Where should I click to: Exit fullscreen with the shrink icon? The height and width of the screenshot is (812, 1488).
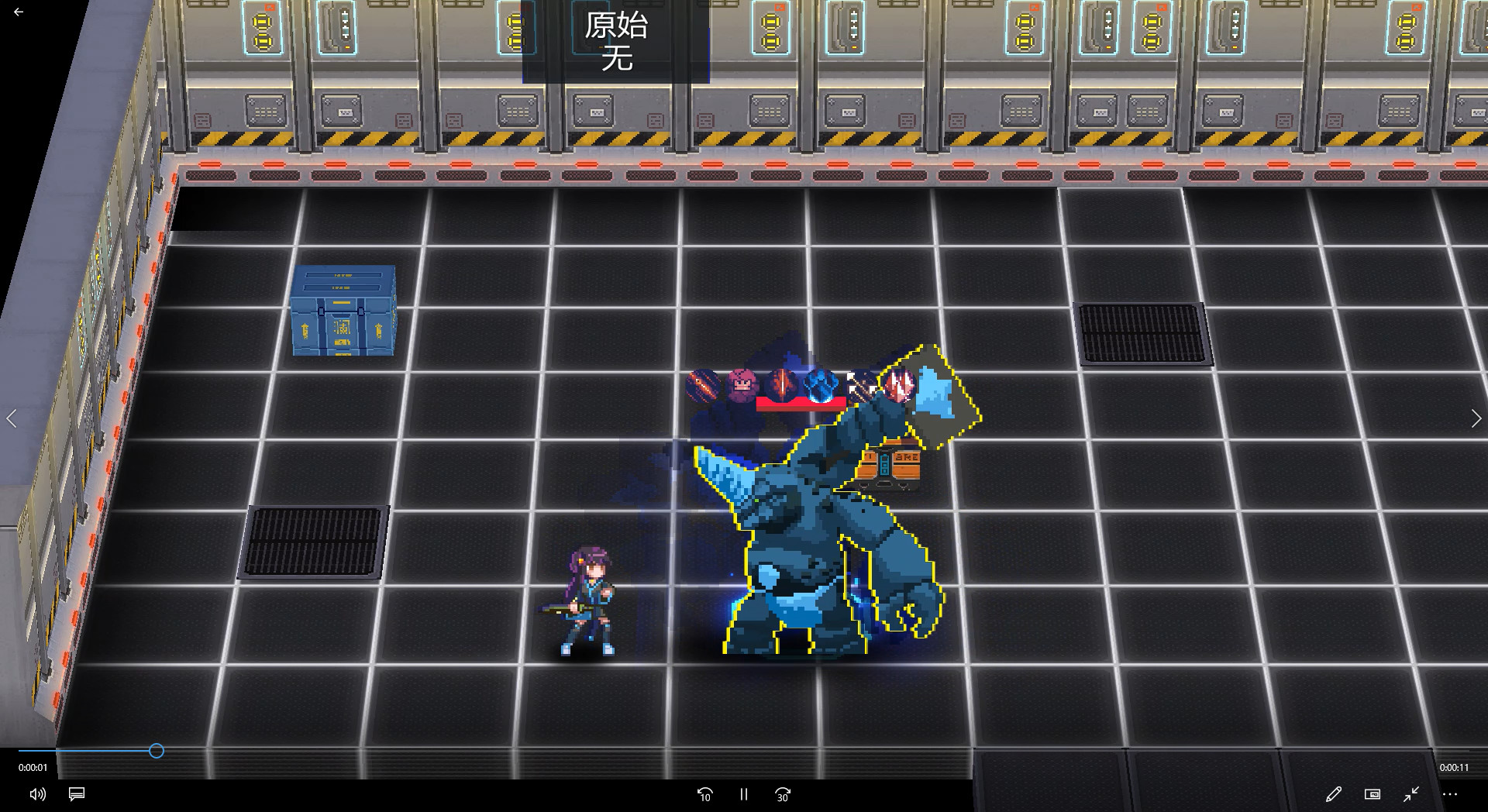1412,794
